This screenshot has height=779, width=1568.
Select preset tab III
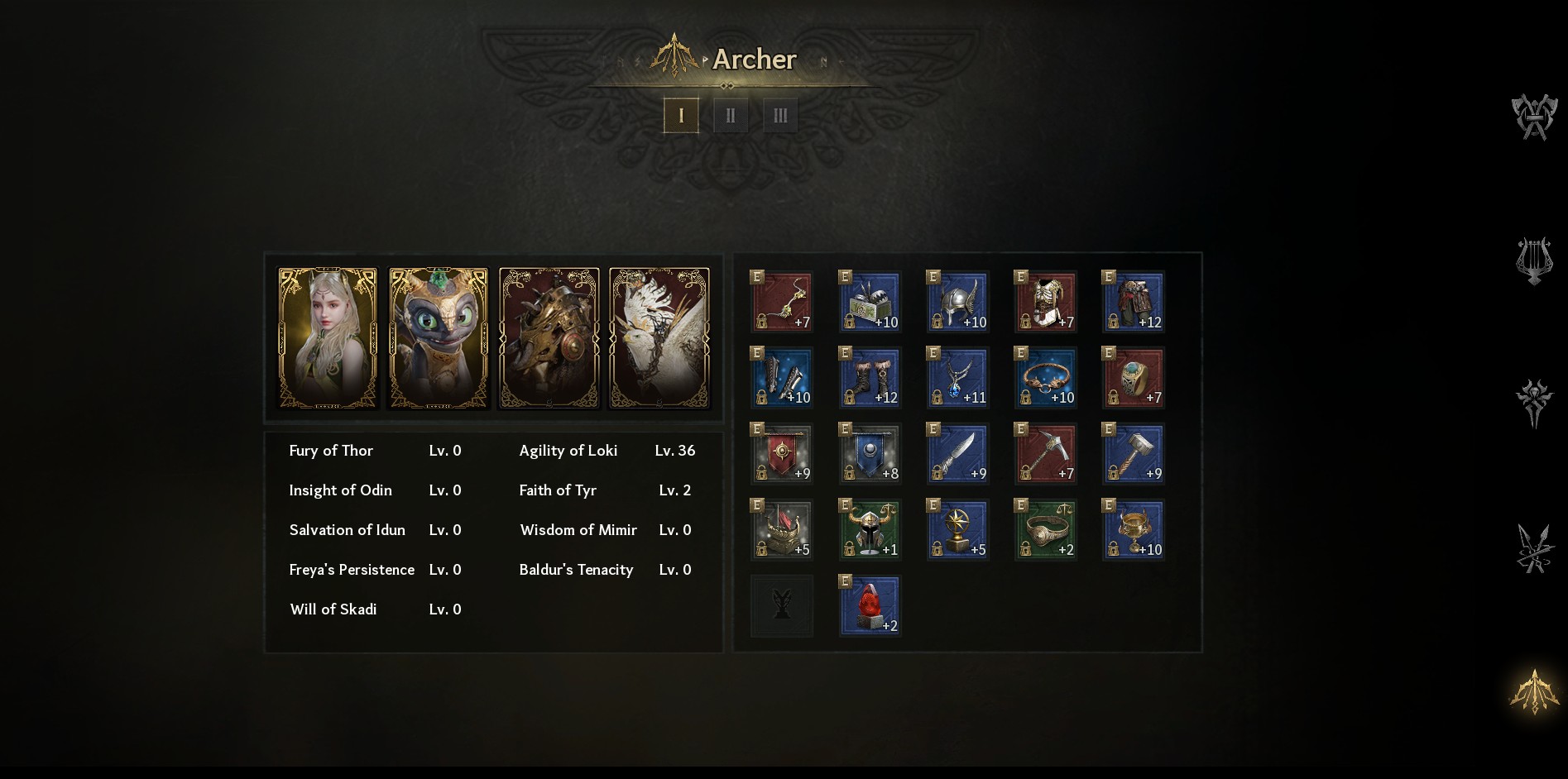tap(780, 115)
